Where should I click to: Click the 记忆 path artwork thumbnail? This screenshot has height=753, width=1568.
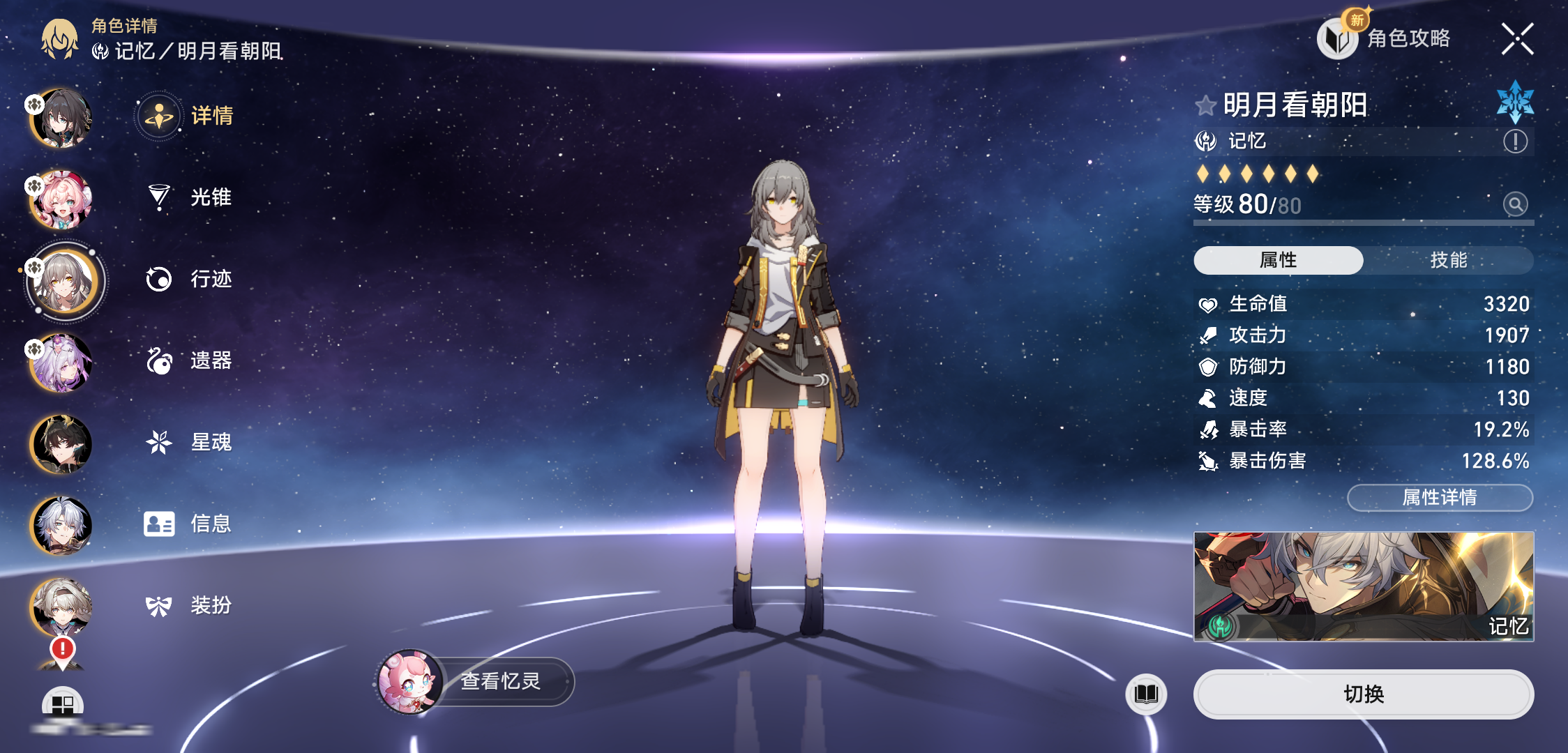click(1363, 586)
